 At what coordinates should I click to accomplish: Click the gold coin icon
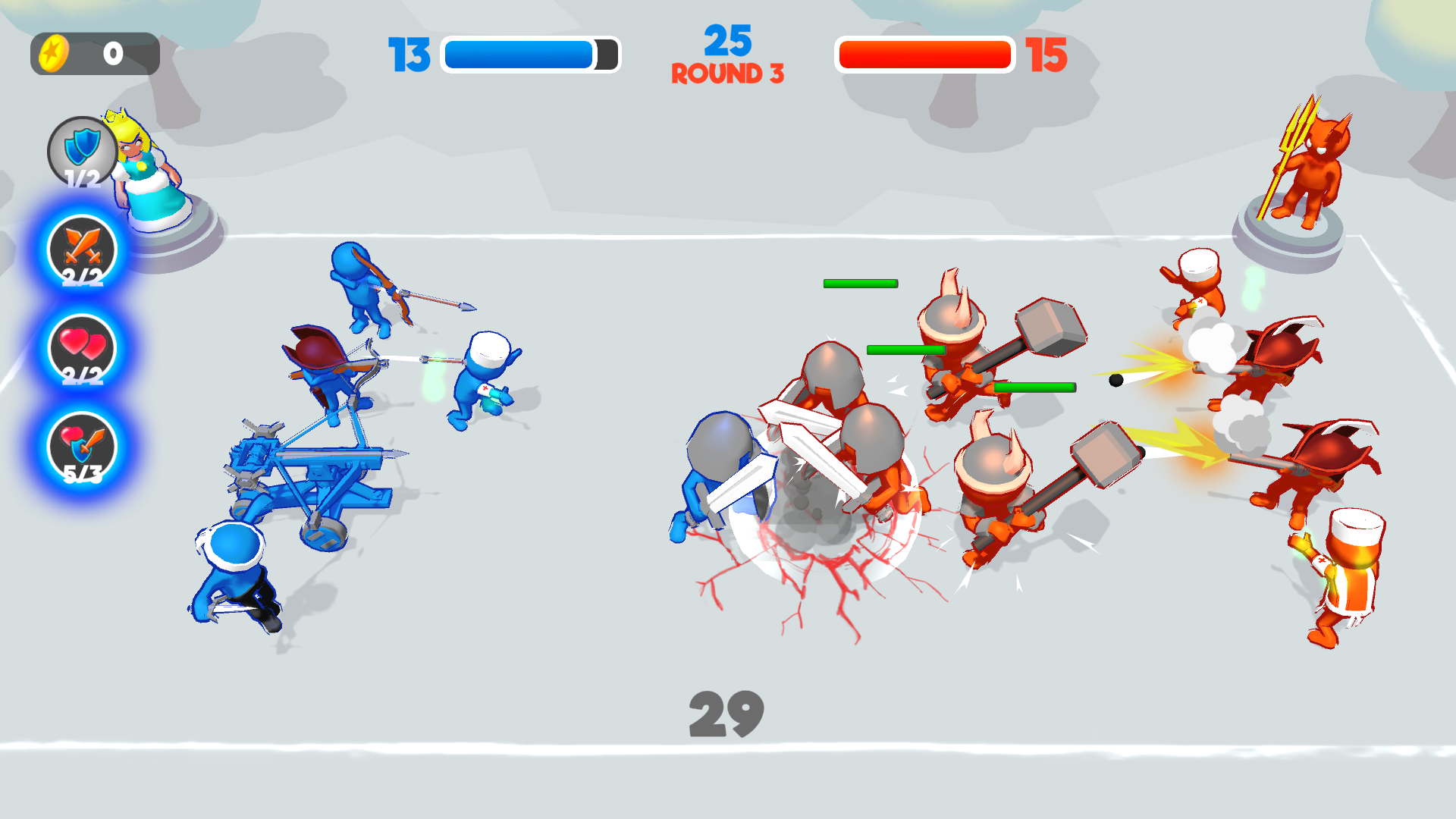53,52
